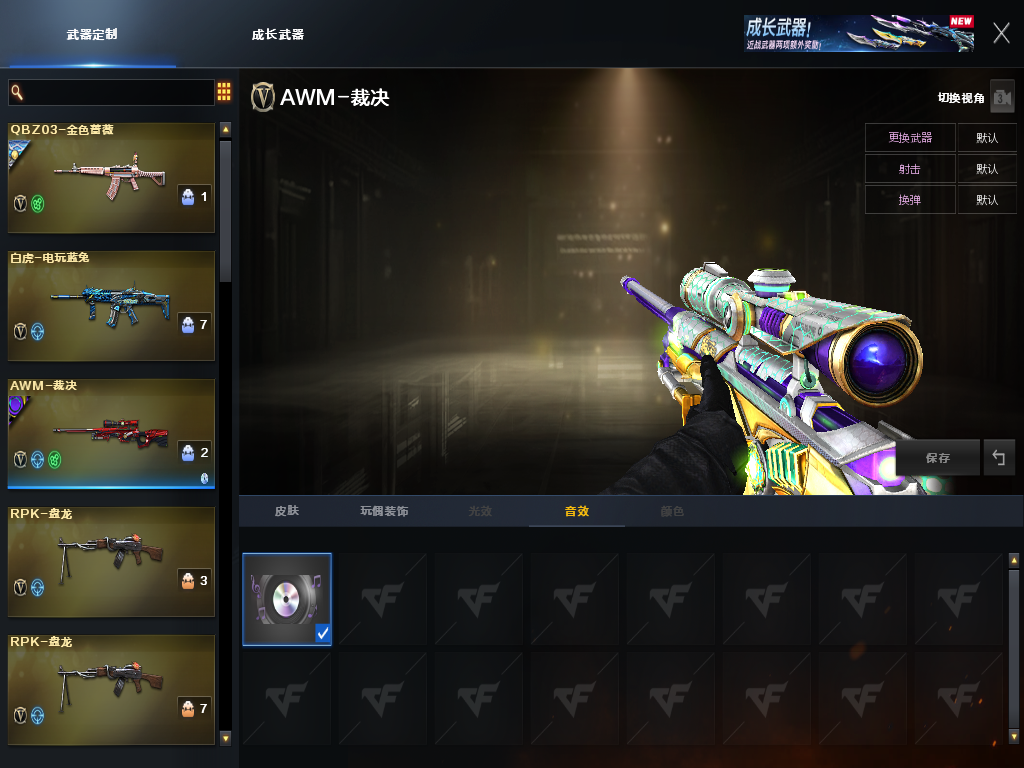Switch to the 武器定制 tab
The width and height of the screenshot is (1024, 768).
click(92, 35)
